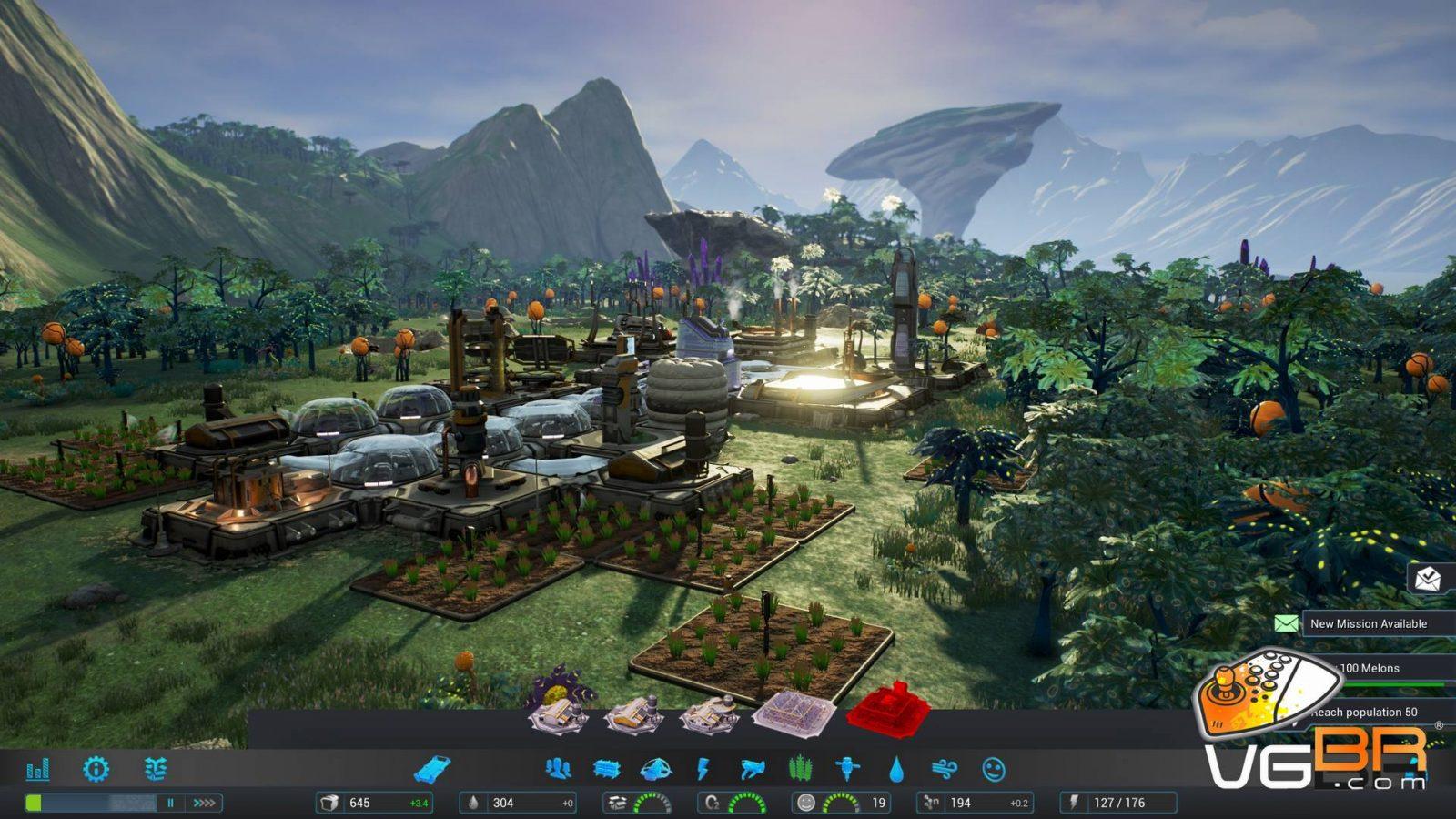Select the smiley face morale category
Viewport: 1456px width, 819px height.
coord(994,770)
